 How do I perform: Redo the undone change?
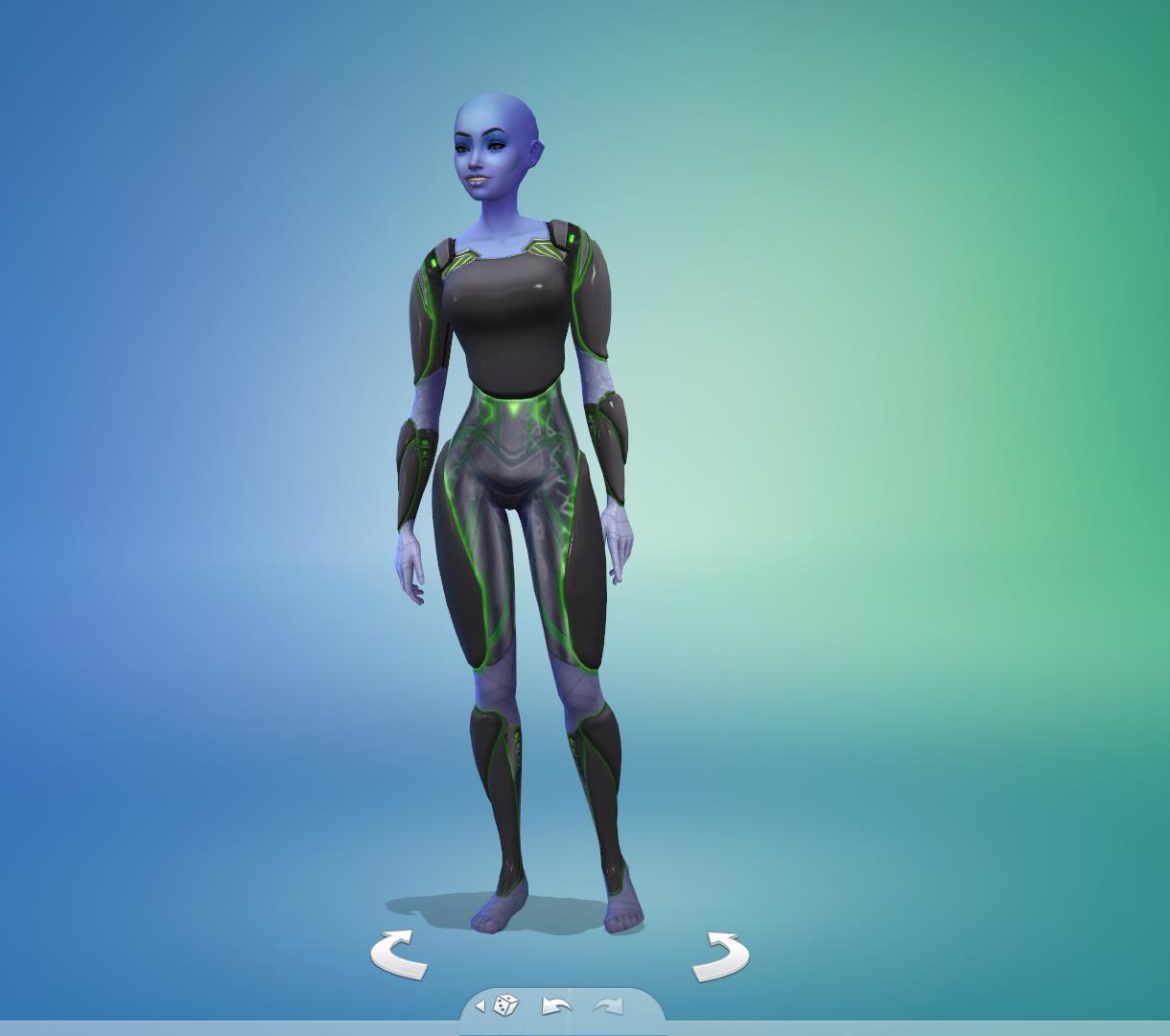point(609,1005)
